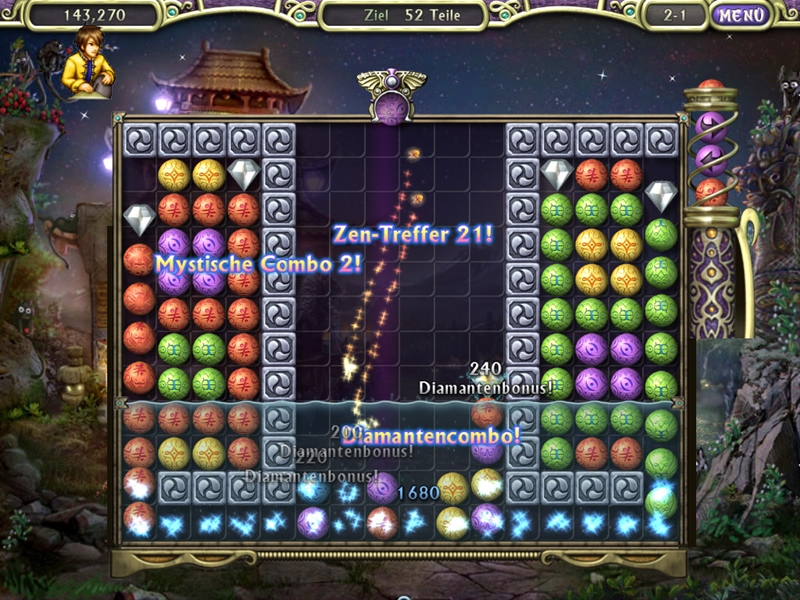This screenshot has height=600, width=800.
Task: Select the diamond in the leftmost board column
Action: [139, 217]
